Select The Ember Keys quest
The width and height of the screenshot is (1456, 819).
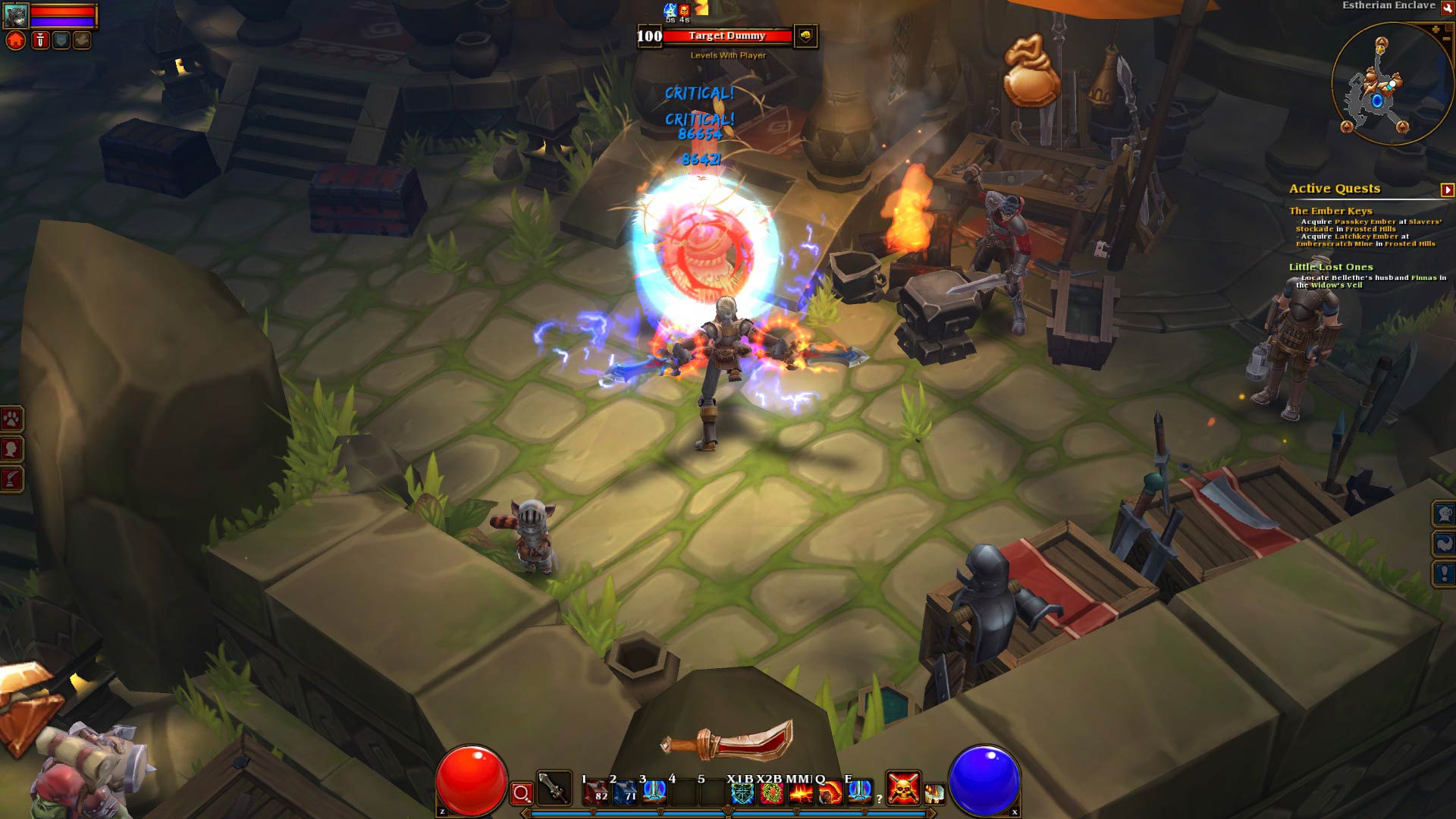(1330, 211)
